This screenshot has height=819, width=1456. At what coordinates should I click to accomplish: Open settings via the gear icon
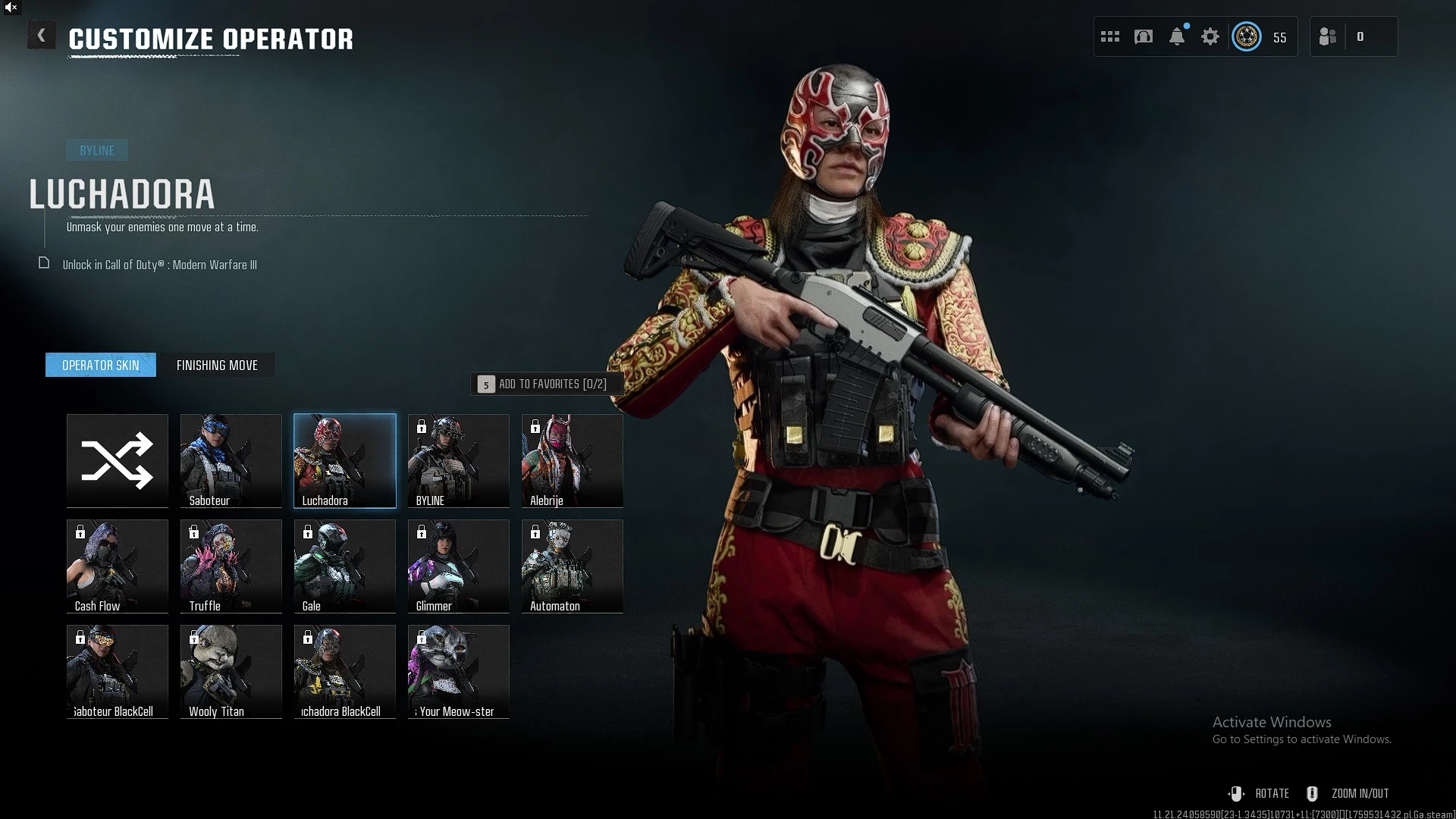[x=1210, y=36]
